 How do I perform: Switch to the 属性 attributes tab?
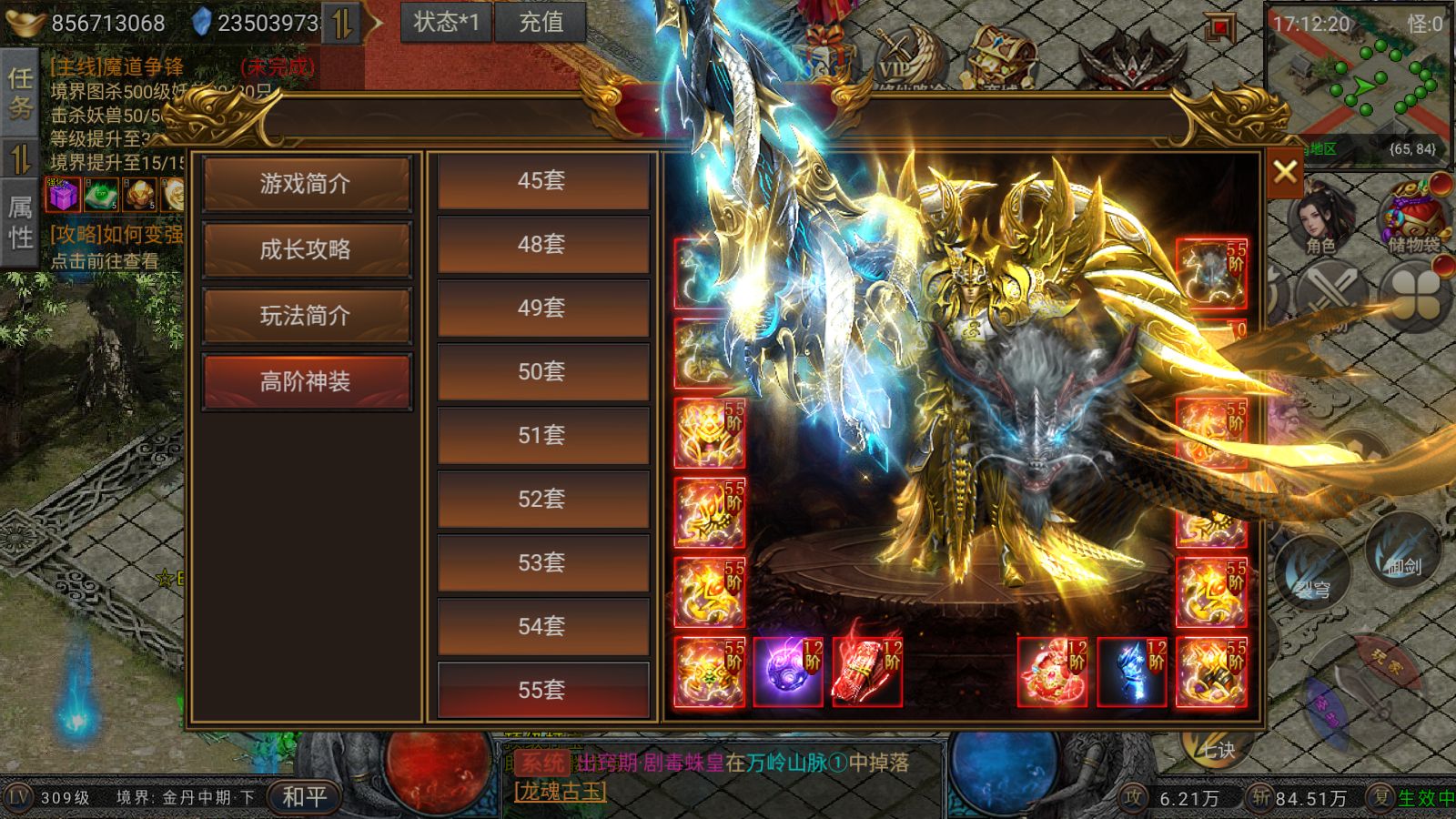pos(19,222)
